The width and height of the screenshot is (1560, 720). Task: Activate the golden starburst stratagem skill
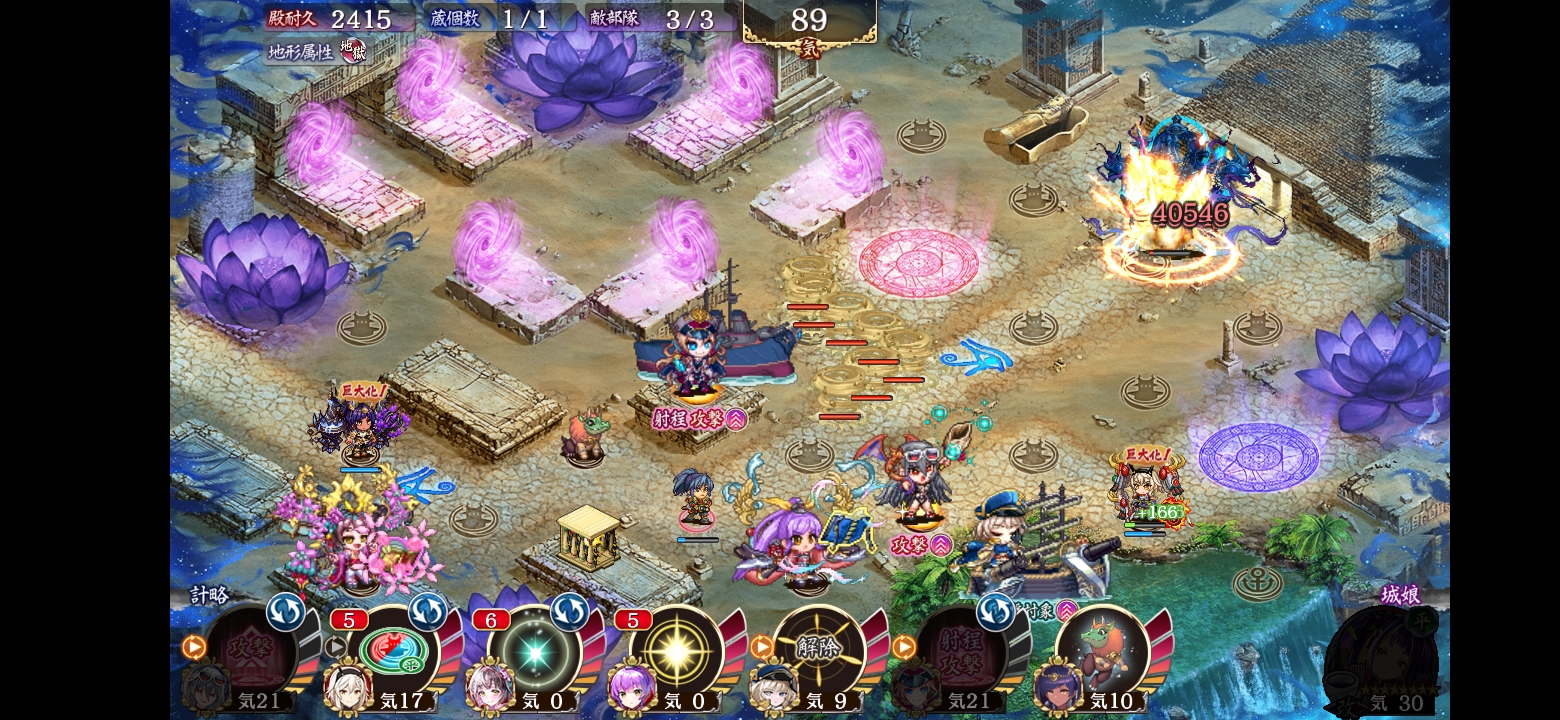point(676,650)
